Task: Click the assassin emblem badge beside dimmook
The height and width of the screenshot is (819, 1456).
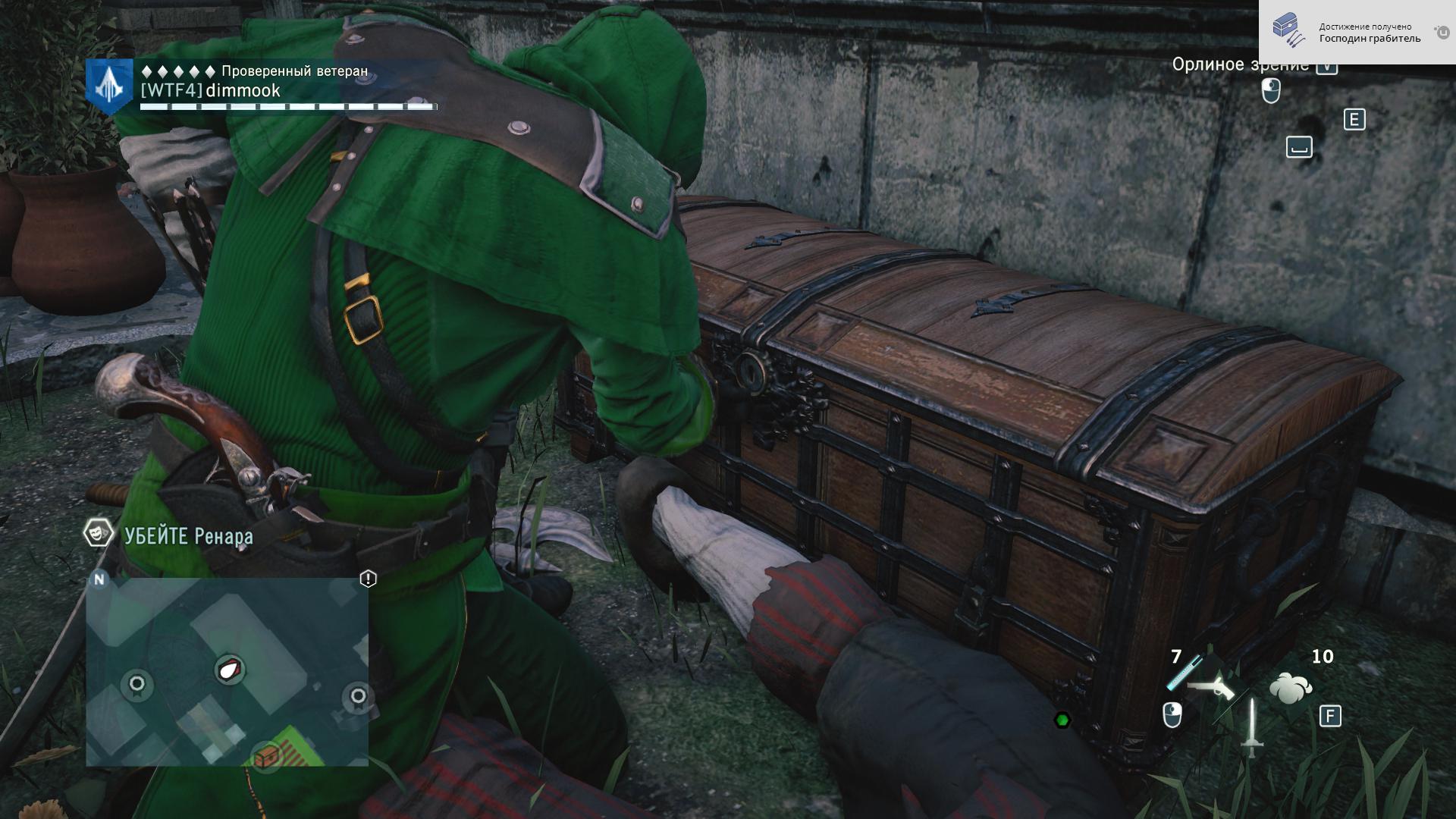Action: click(x=110, y=87)
